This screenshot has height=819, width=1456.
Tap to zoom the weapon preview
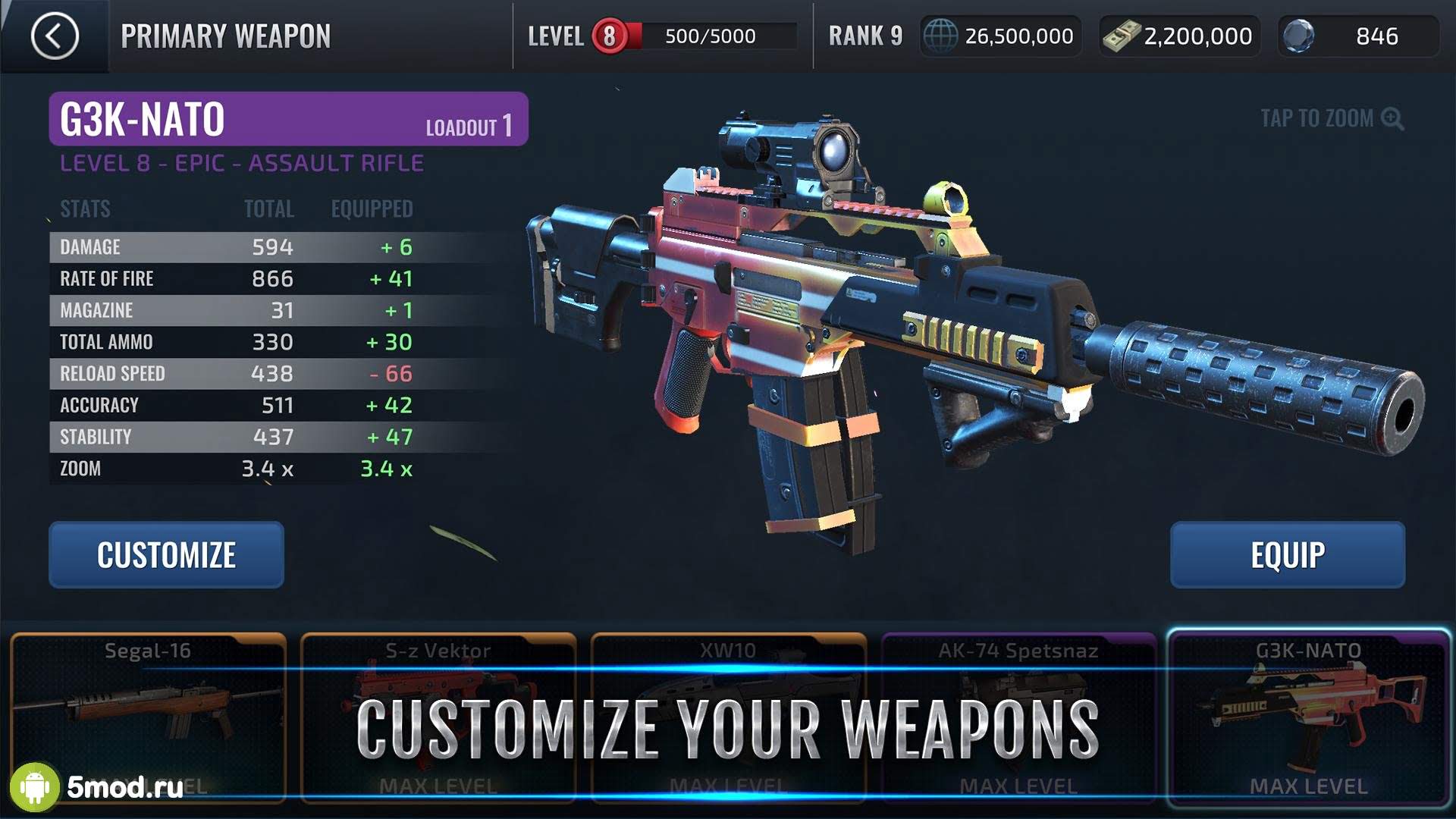pyautogui.click(x=1331, y=118)
